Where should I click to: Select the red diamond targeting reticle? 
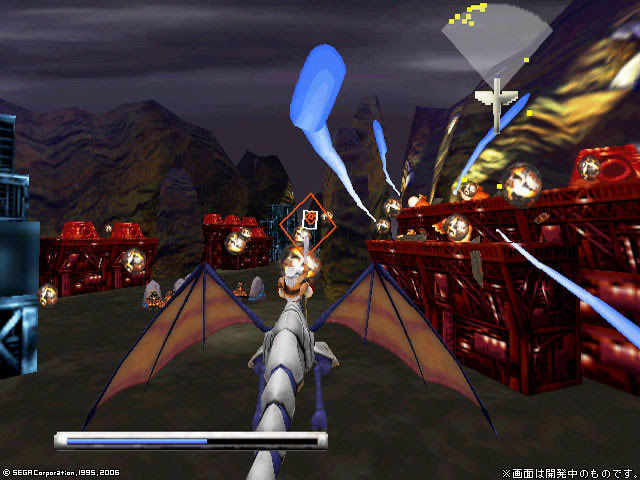click(310, 221)
